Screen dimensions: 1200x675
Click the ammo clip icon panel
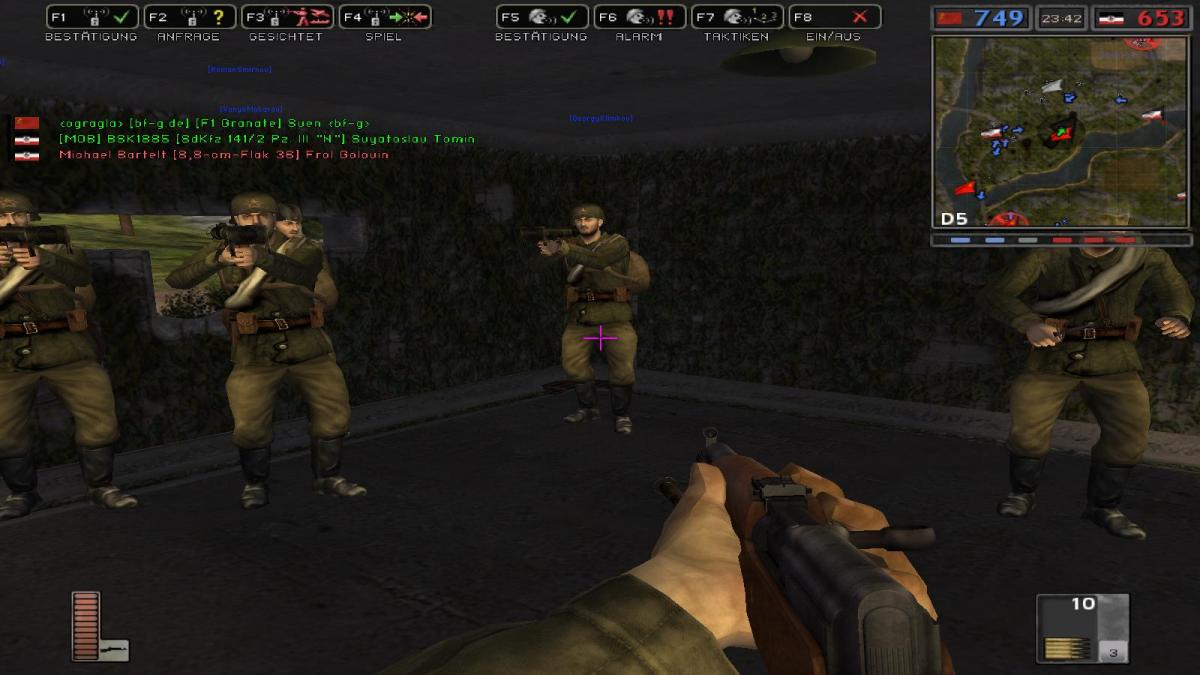tap(1082, 627)
